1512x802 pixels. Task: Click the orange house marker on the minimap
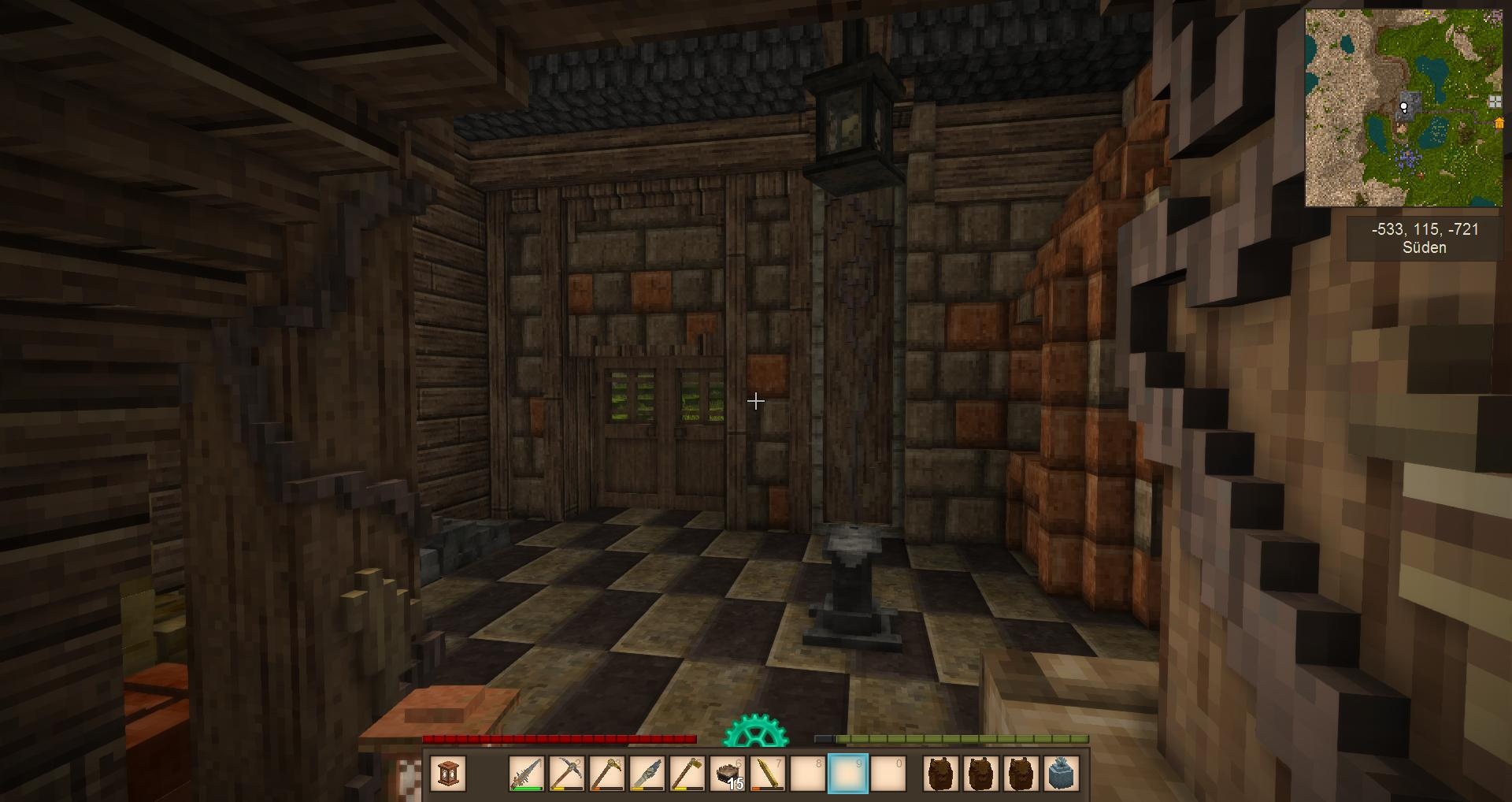coord(1498,123)
